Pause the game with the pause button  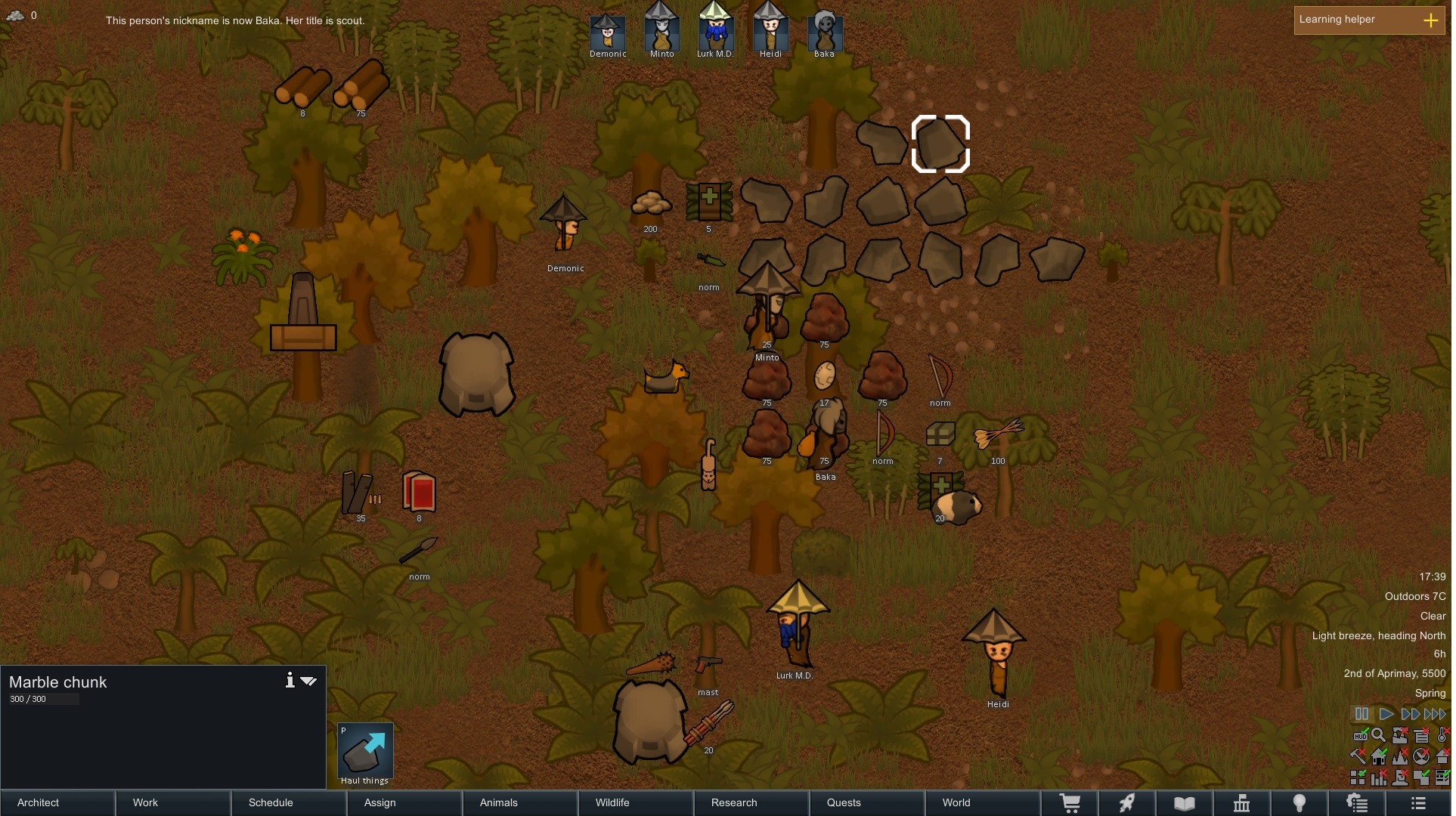(x=1362, y=714)
